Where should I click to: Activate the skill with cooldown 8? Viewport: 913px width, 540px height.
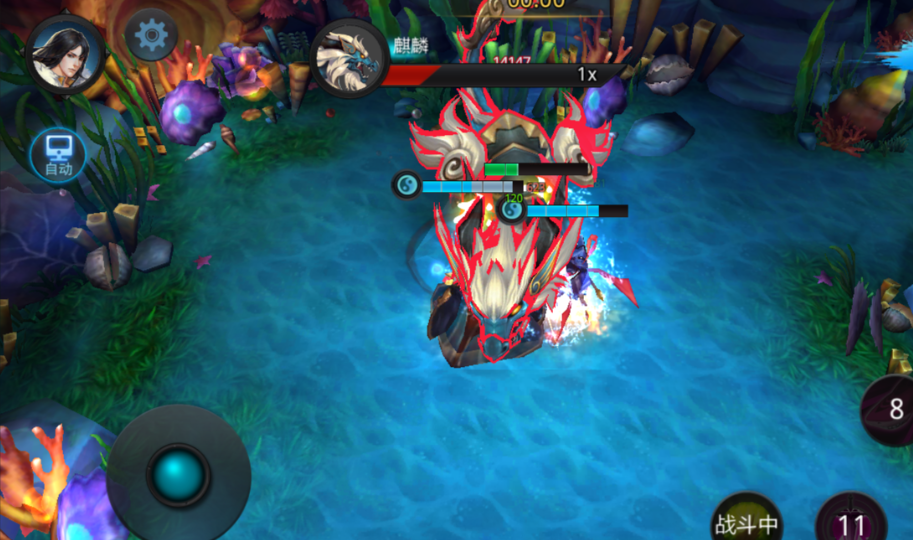(x=893, y=409)
